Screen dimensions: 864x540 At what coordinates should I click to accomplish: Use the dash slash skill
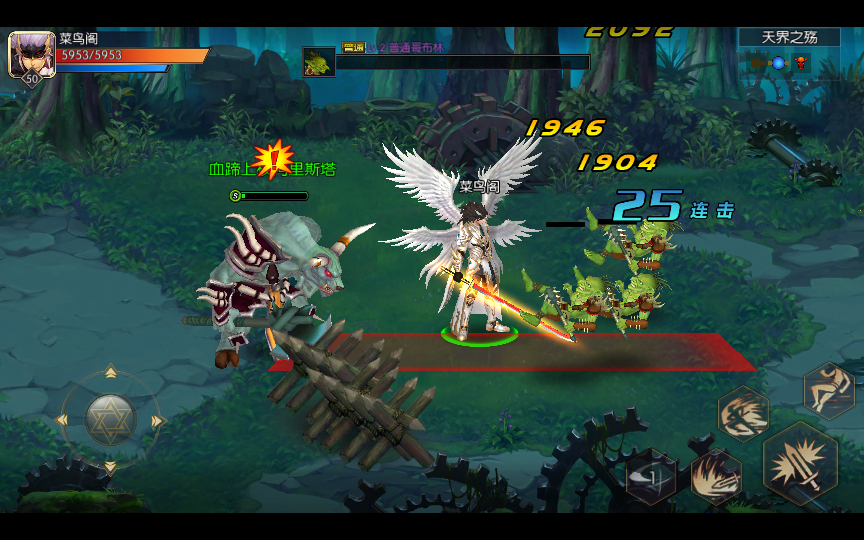[743, 413]
